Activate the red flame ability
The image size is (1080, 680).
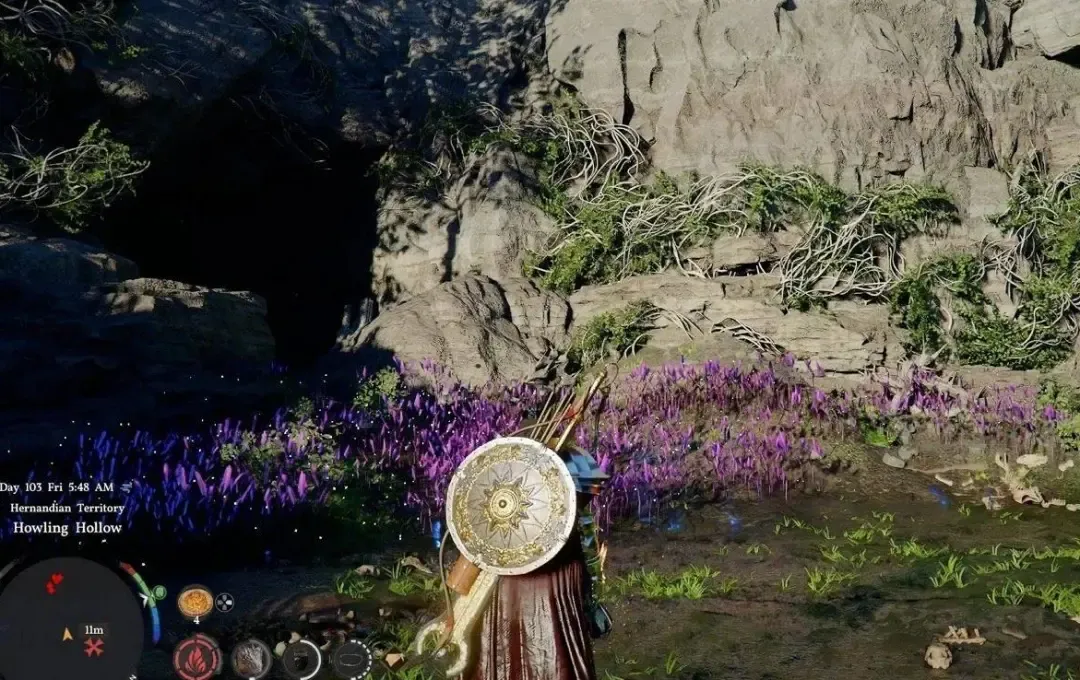(197, 659)
